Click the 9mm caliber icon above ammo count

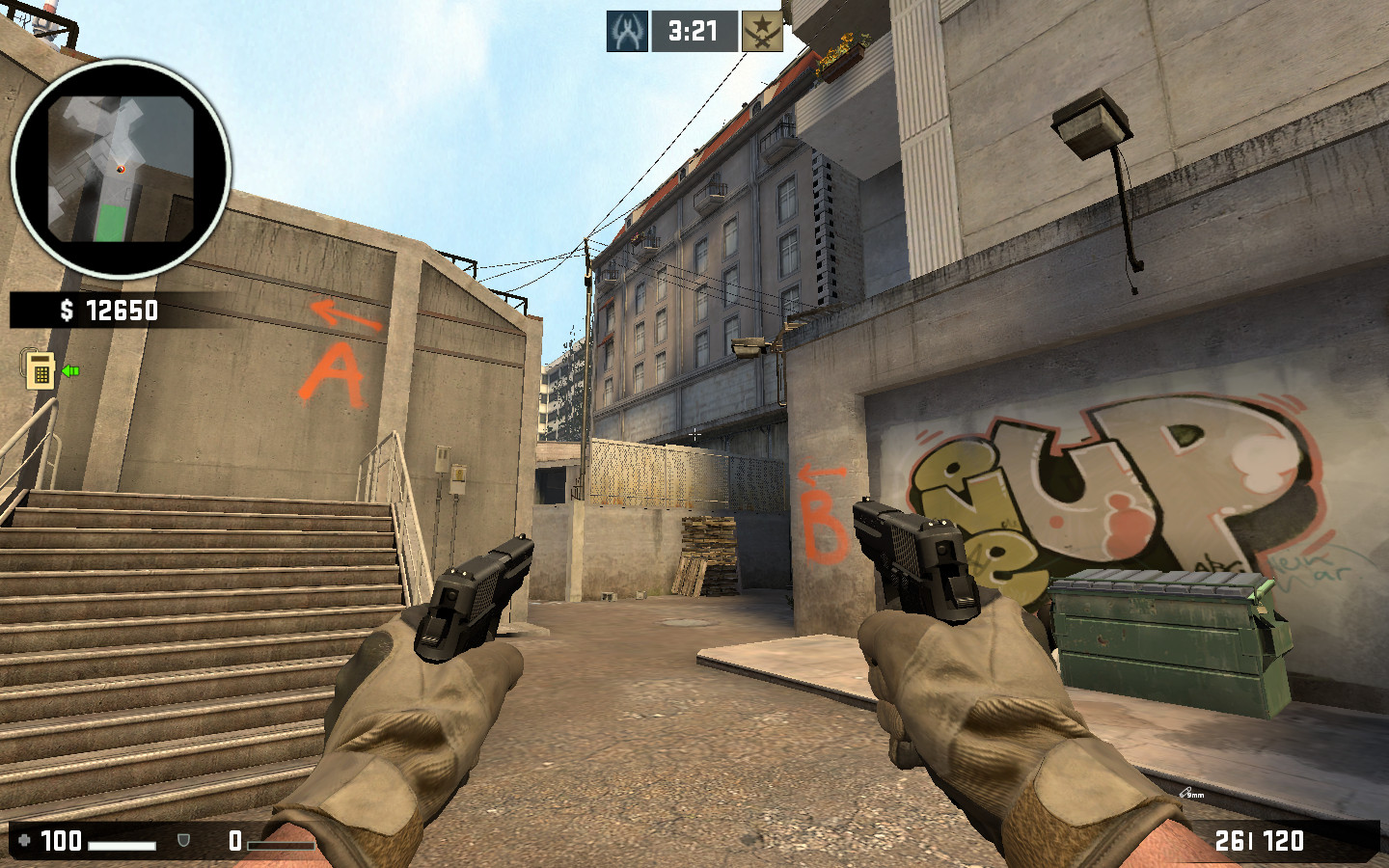1189,792
